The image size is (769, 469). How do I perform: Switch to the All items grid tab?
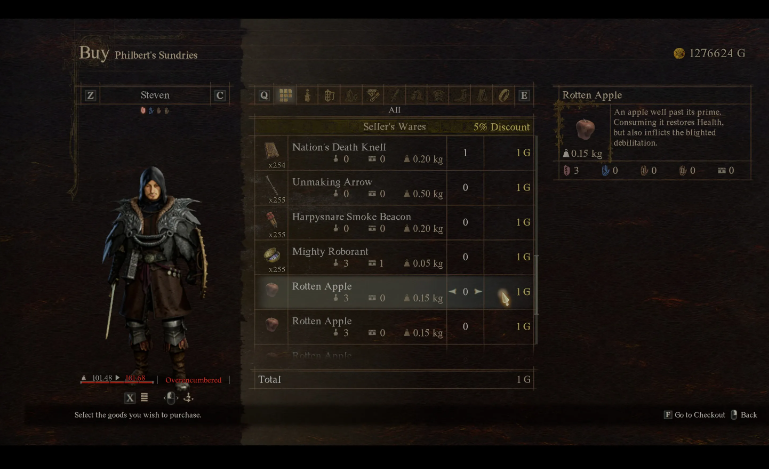pos(285,96)
